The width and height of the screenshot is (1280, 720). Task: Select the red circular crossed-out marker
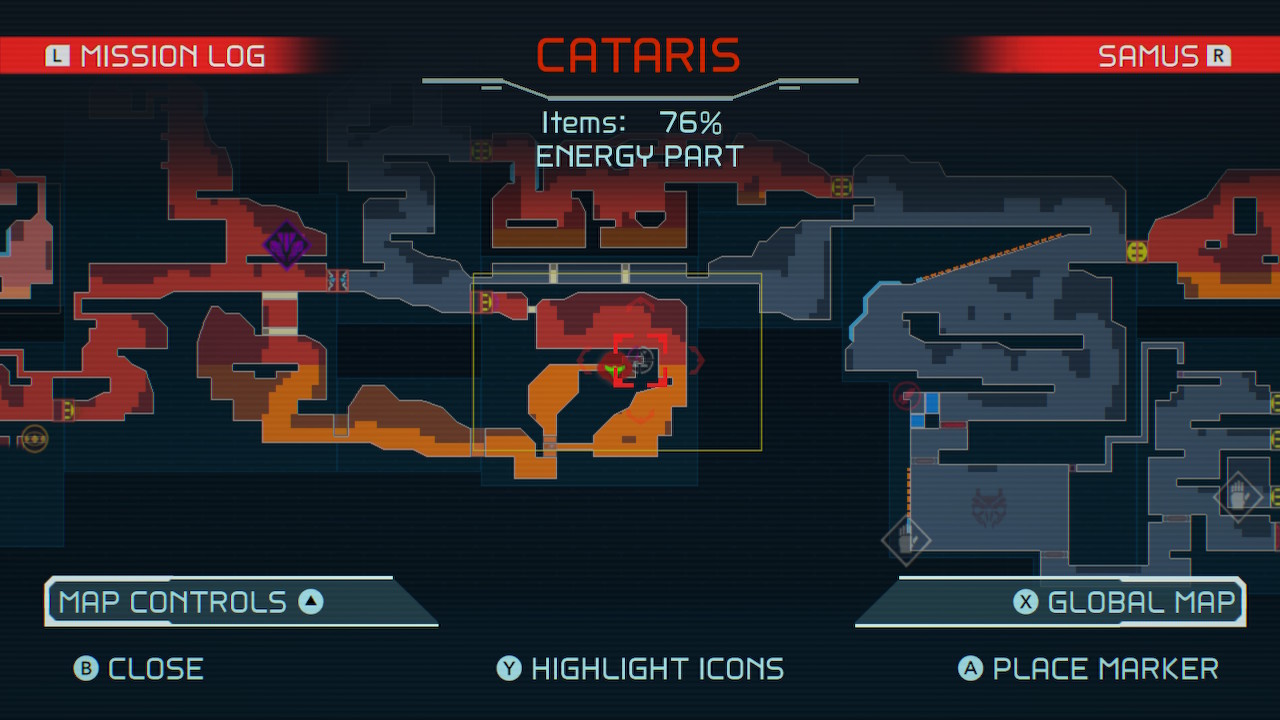pos(908,397)
